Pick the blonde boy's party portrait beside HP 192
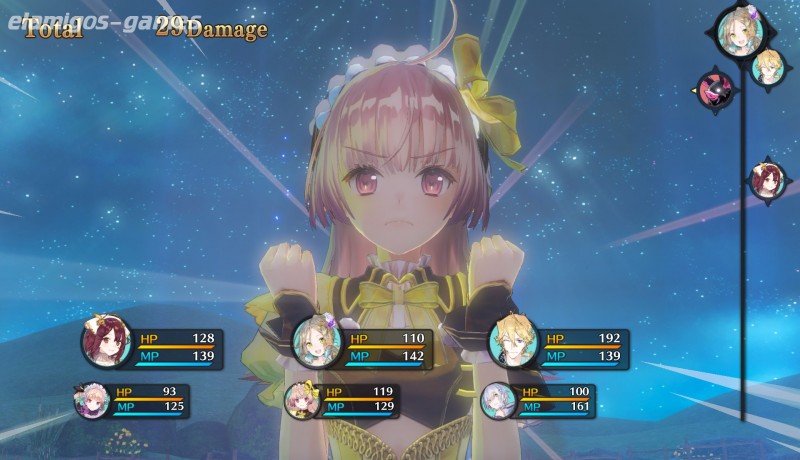The height and width of the screenshot is (460, 800). click(x=513, y=345)
